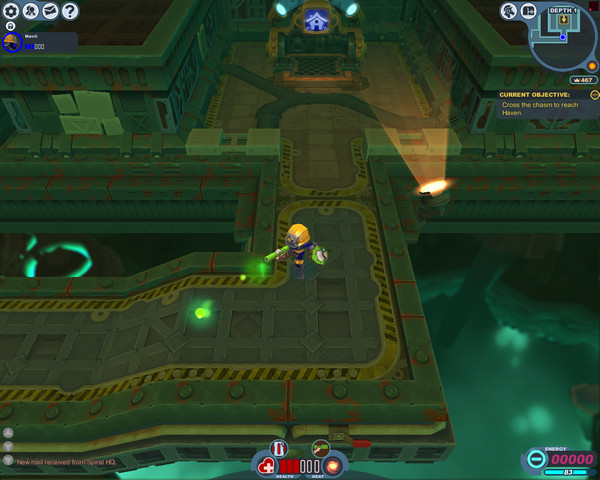The width and height of the screenshot is (600, 480).
Task: Open the social friends panel
Action: pos(31,11)
